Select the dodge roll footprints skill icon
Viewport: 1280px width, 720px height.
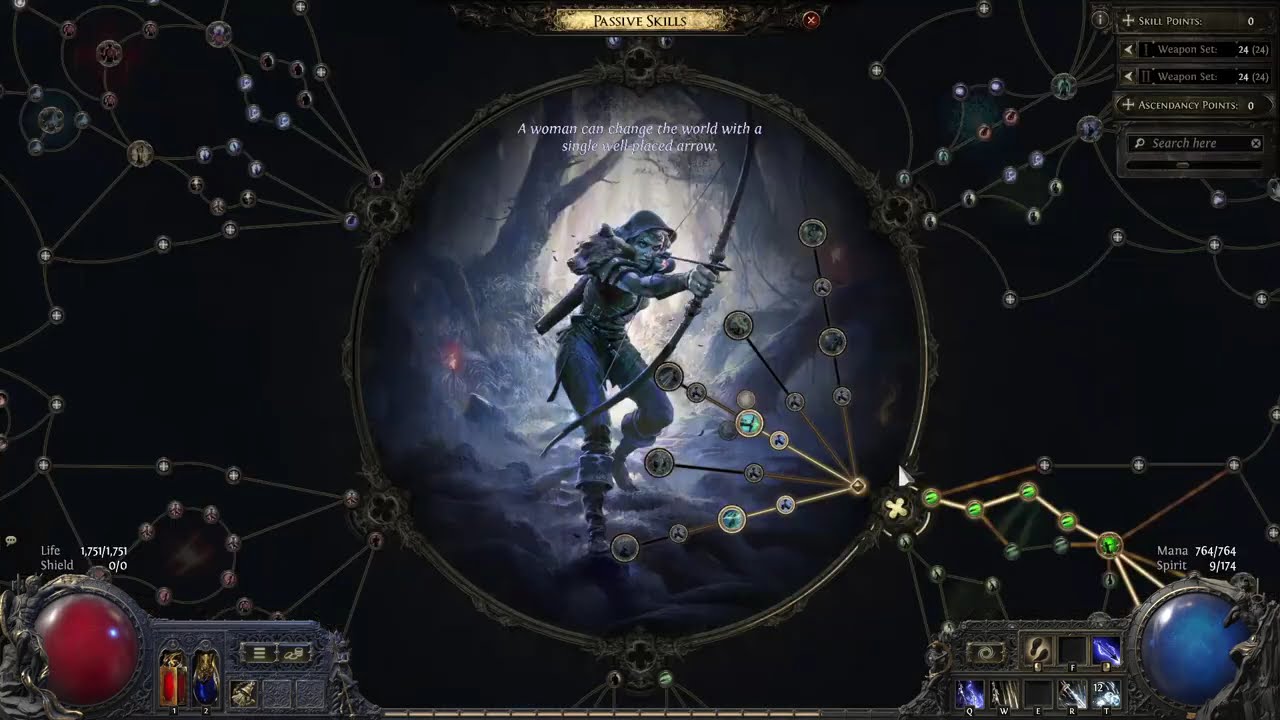point(1039,650)
